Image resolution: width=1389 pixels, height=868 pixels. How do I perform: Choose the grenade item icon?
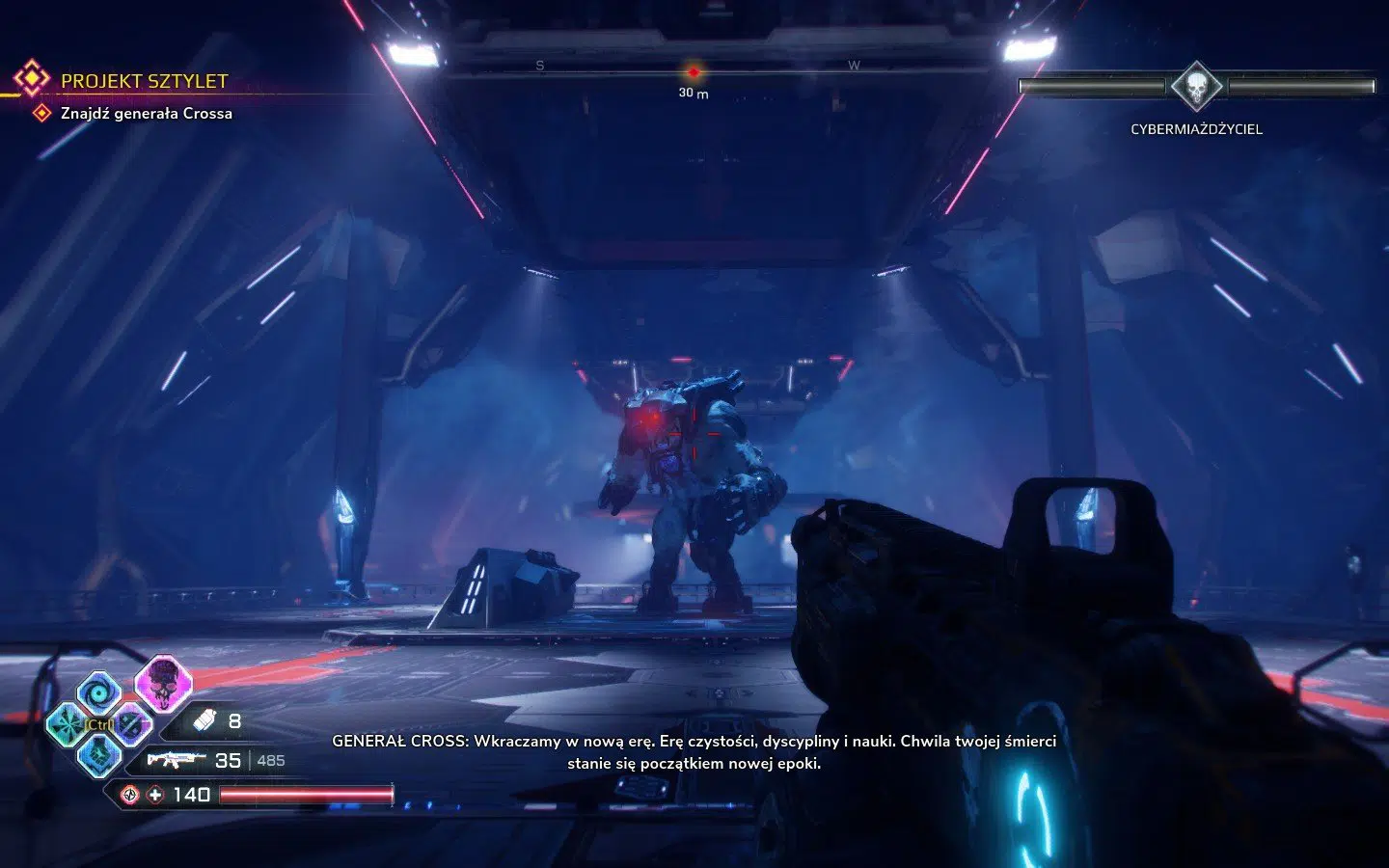204,720
